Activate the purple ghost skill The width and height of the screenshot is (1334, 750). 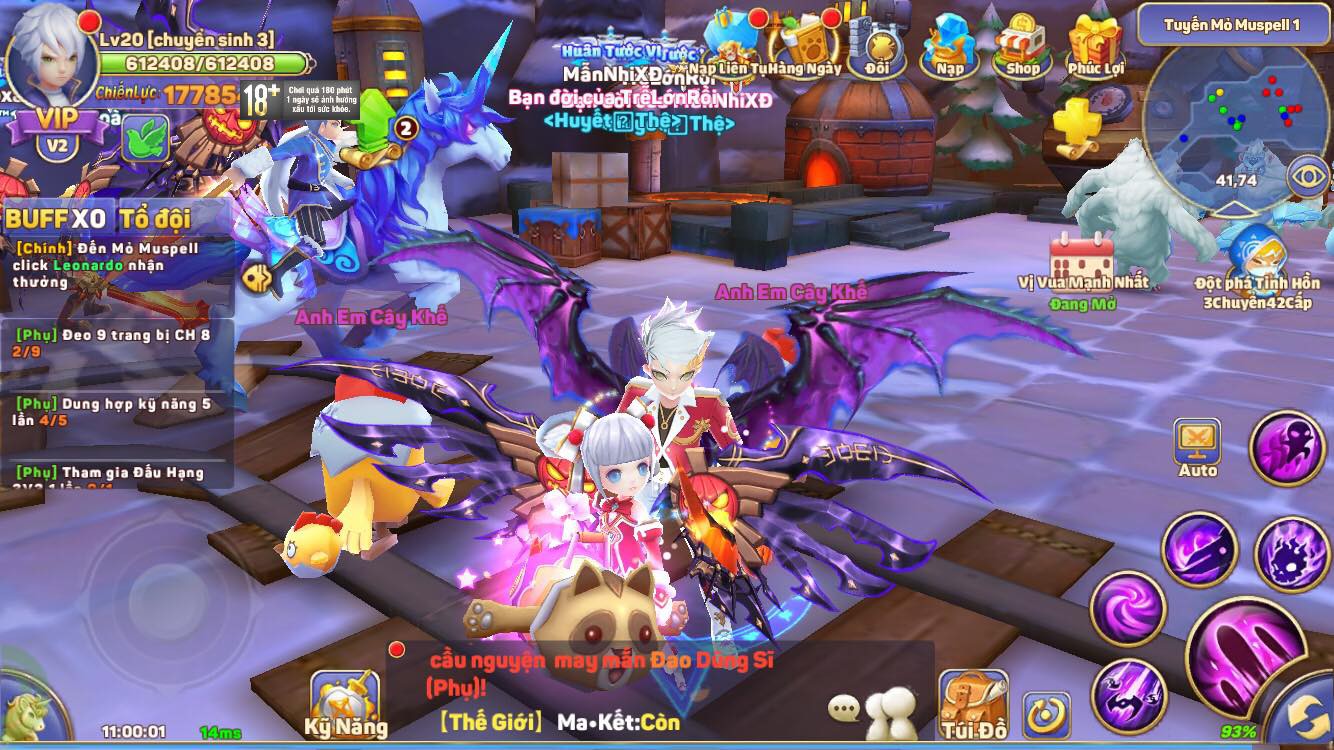coord(1288,448)
